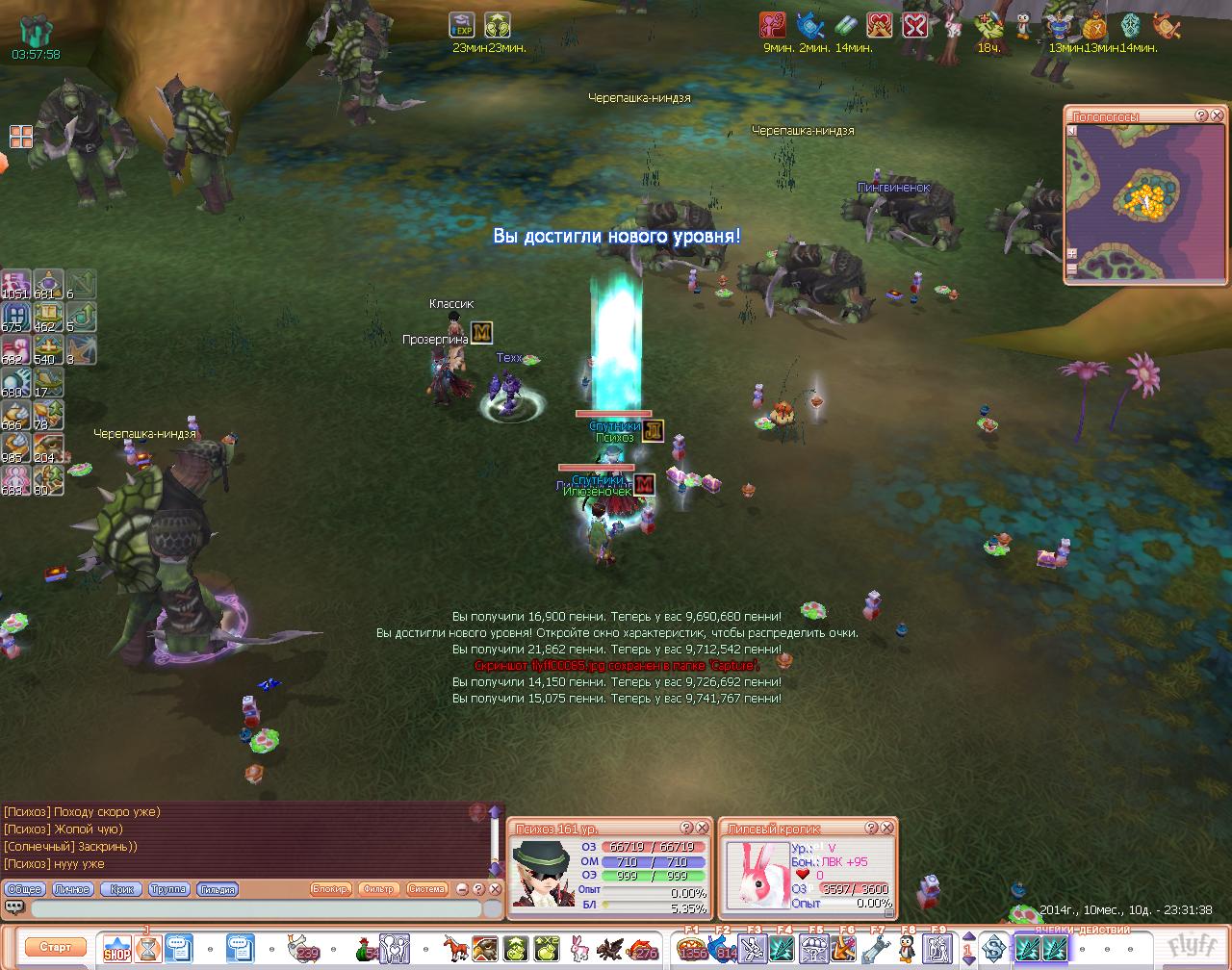This screenshot has height=970, width=1232.
Task: Close the Лиловый кролик pet window
Action: (x=887, y=828)
